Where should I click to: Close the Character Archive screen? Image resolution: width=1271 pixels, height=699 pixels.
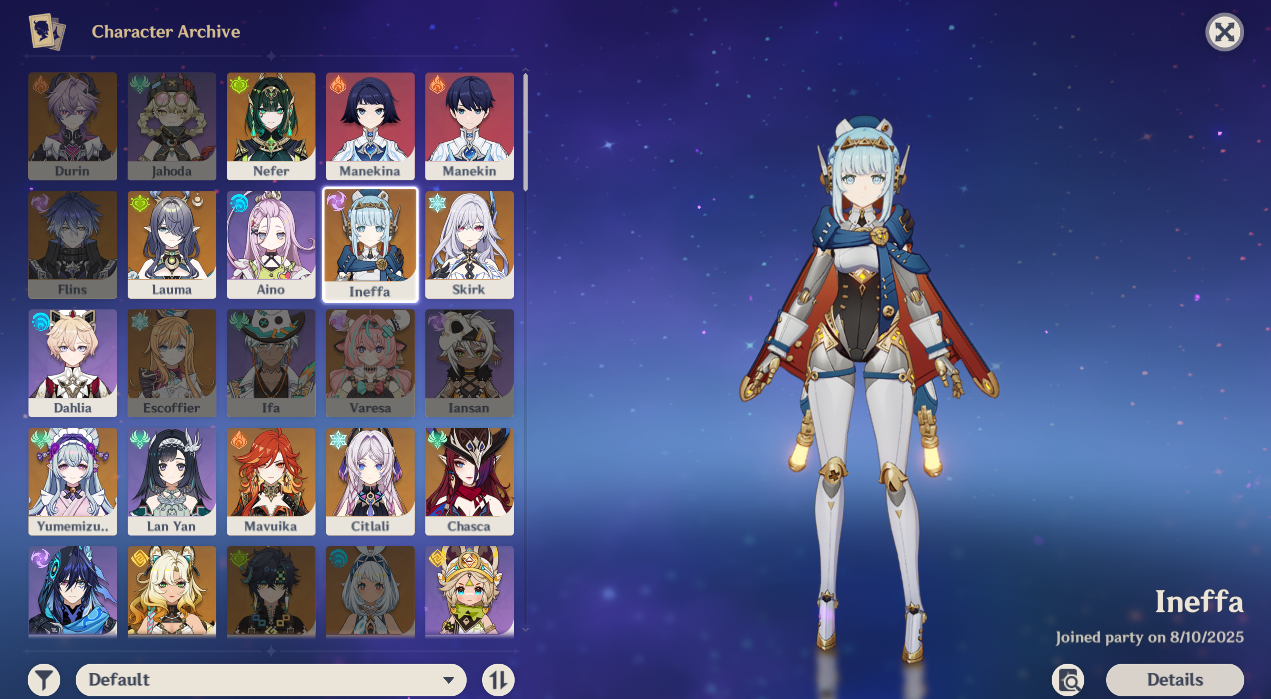click(x=1224, y=32)
